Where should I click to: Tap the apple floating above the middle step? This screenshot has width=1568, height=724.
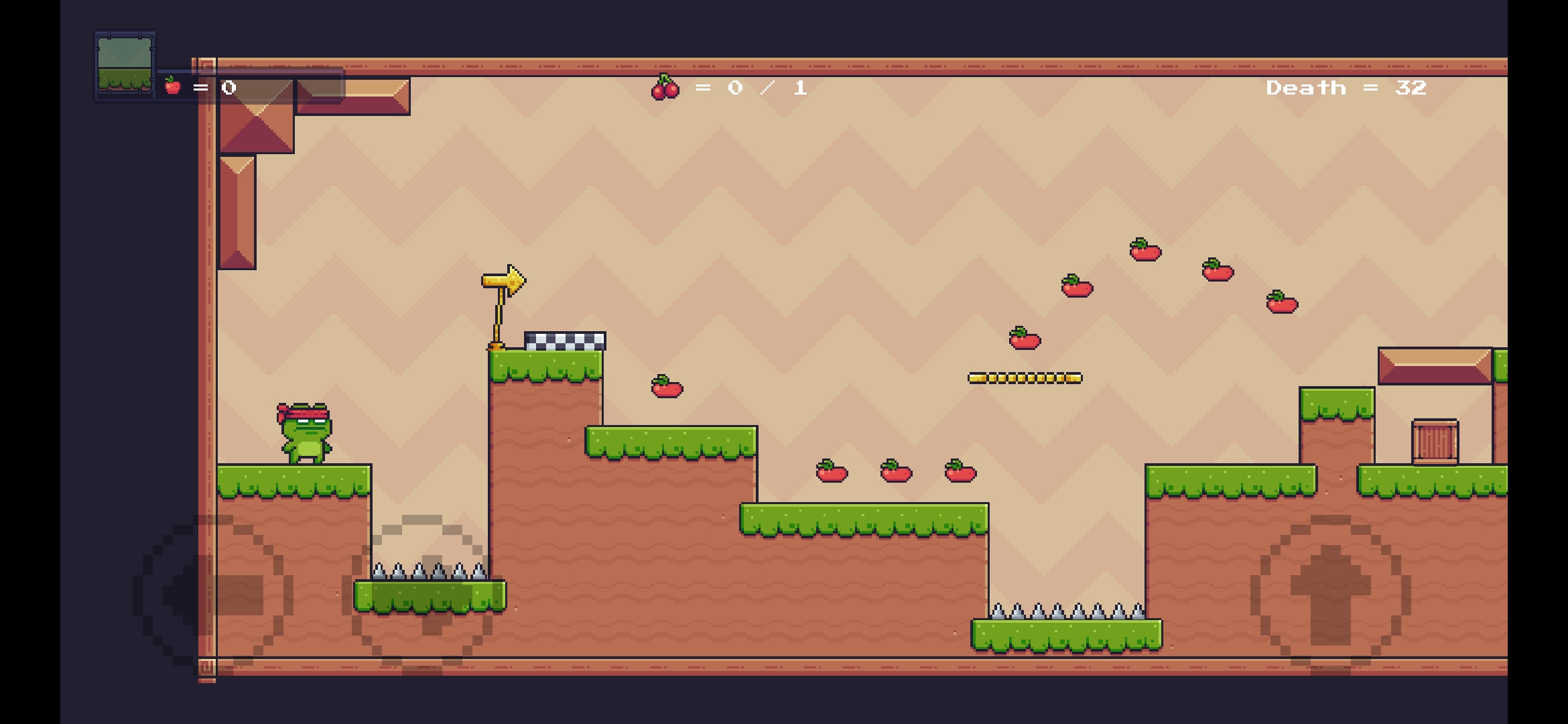coord(665,387)
